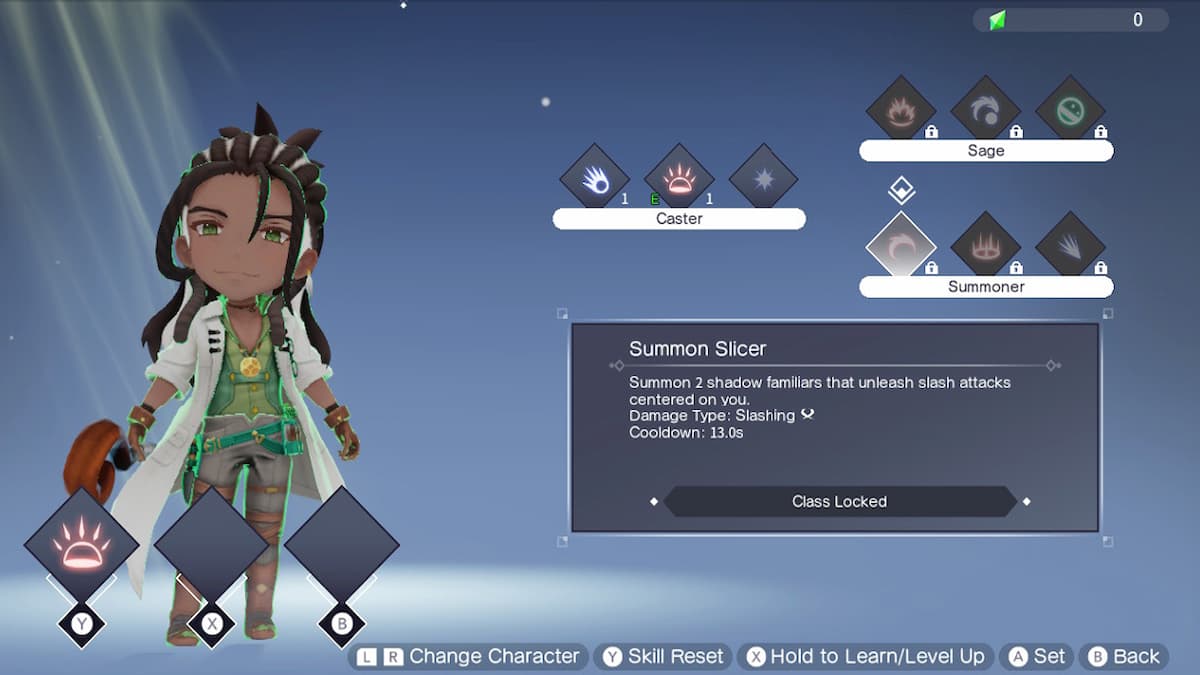1200x675 pixels.
Task: Click the Sage class label bar
Action: coord(986,151)
